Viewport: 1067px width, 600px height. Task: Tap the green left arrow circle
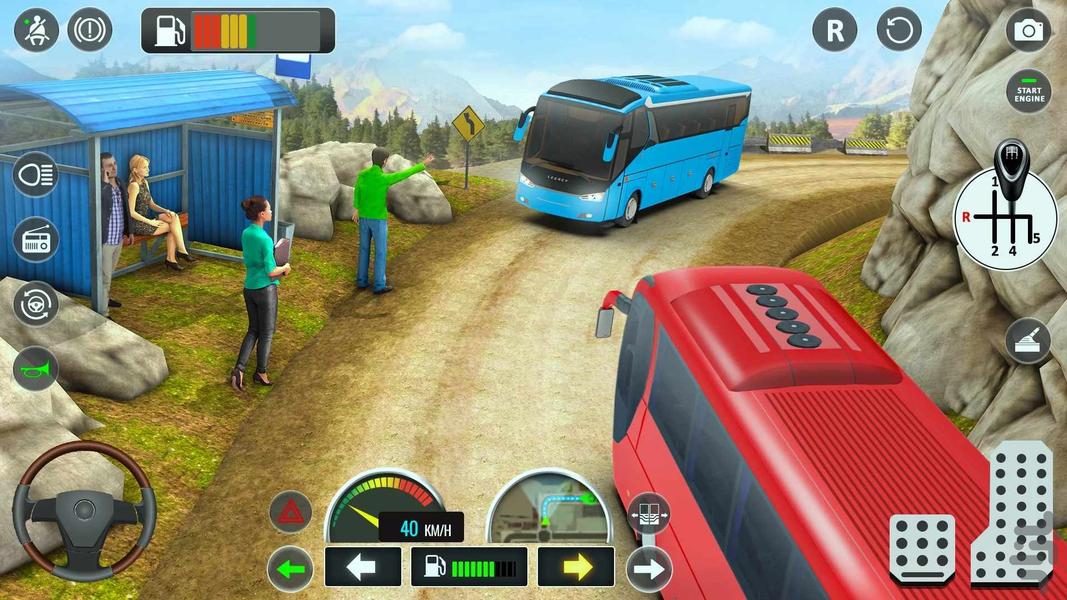pyautogui.click(x=290, y=569)
